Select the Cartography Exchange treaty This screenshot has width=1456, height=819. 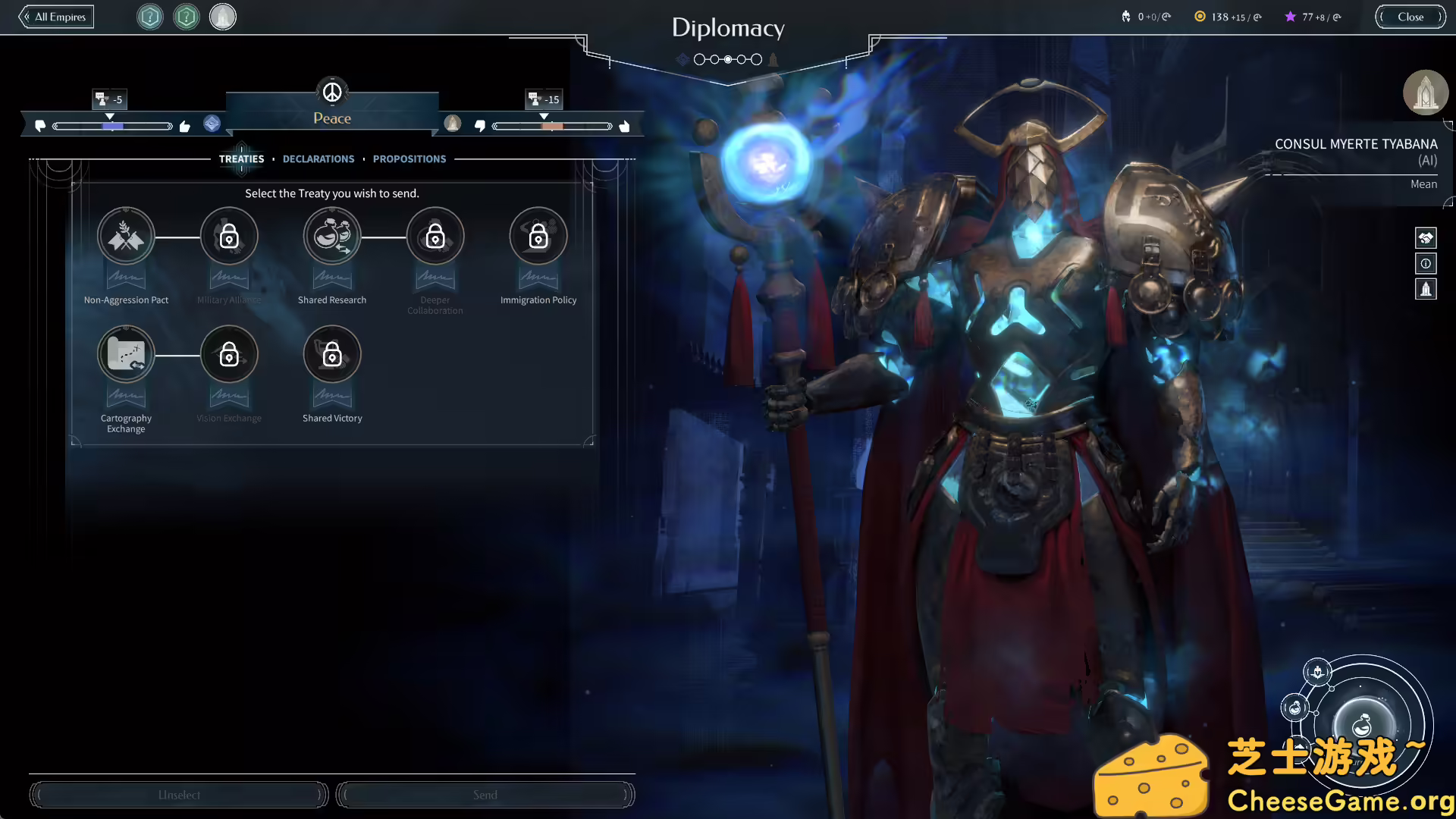tap(126, 354)
